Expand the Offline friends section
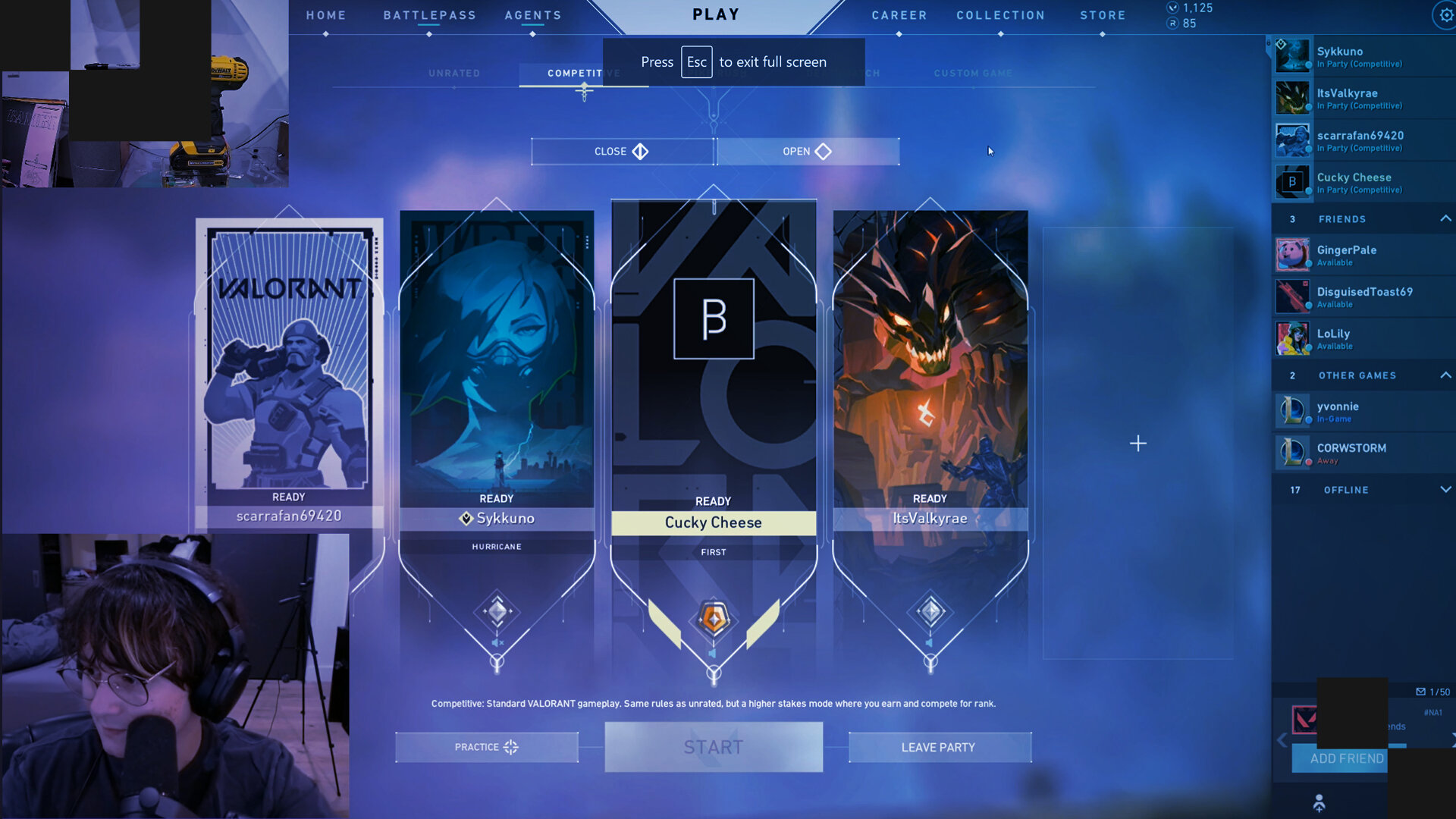Image resolution: width=1456 pixels, height=819 pixels. (1445, 490)
